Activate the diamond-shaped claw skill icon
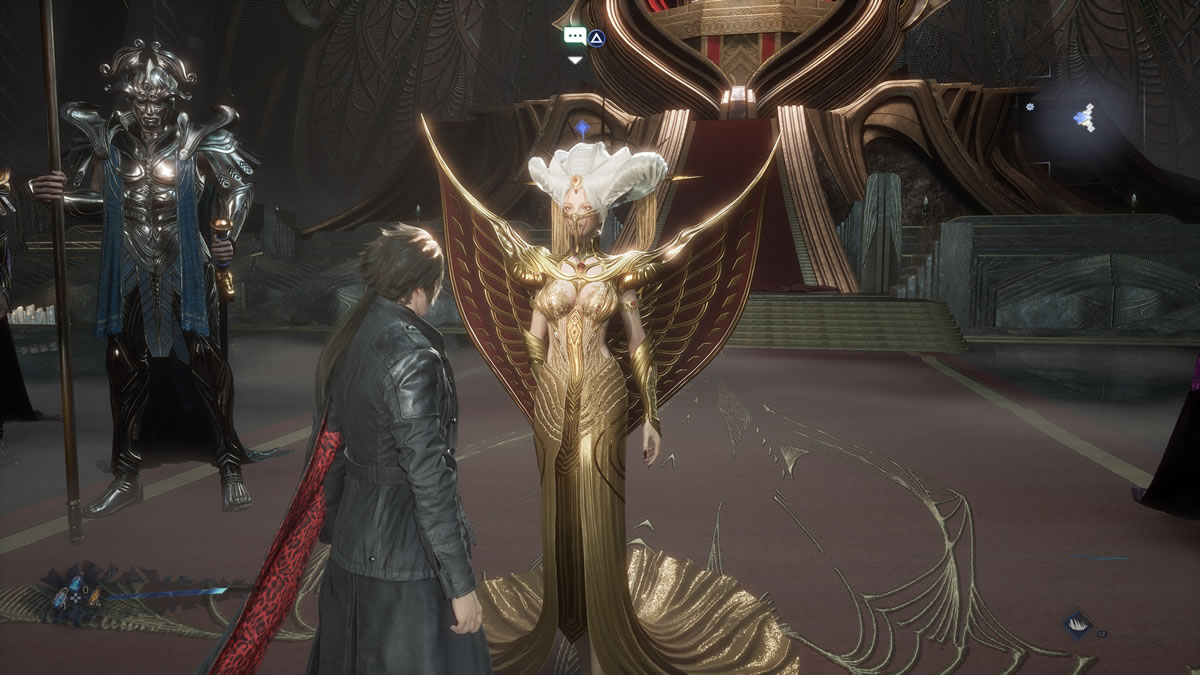The height and width of the screenshot is (675, 1200). [x=1077, y=623]
